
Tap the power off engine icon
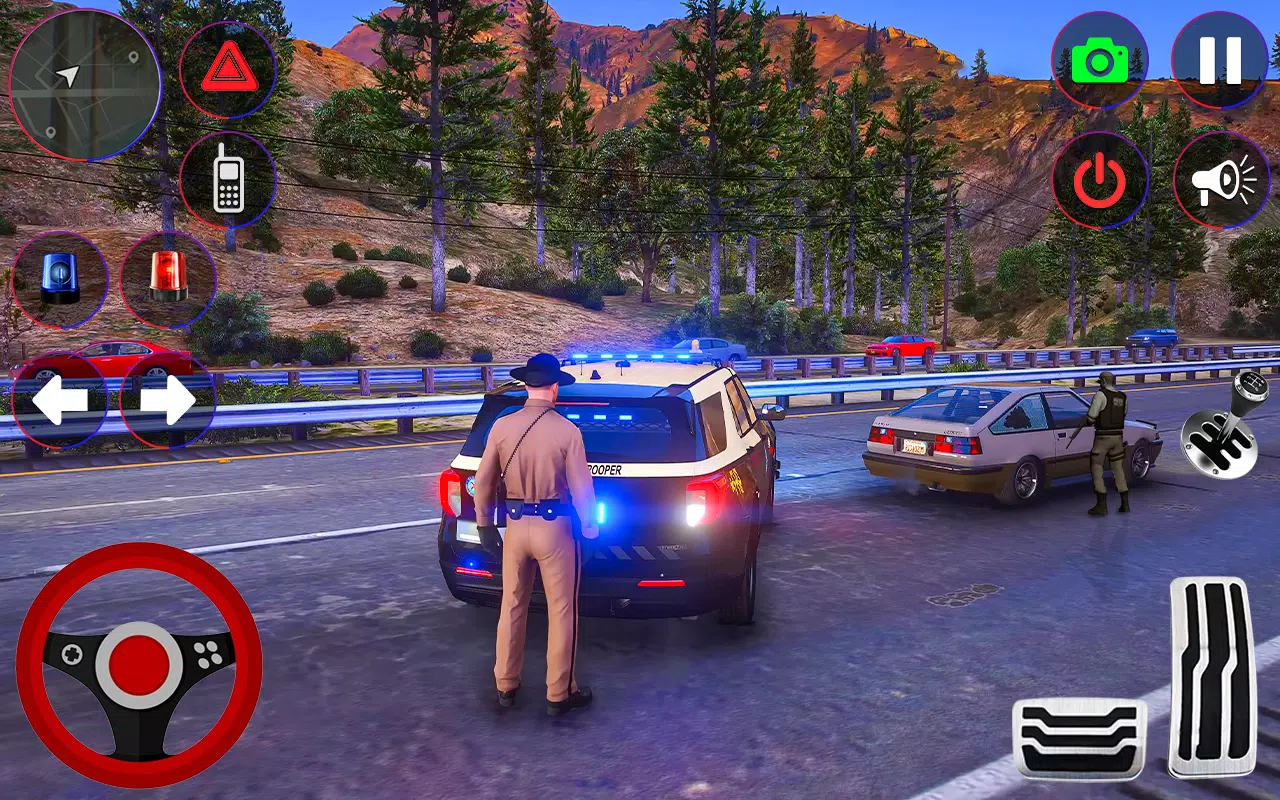coord(1100,178)
